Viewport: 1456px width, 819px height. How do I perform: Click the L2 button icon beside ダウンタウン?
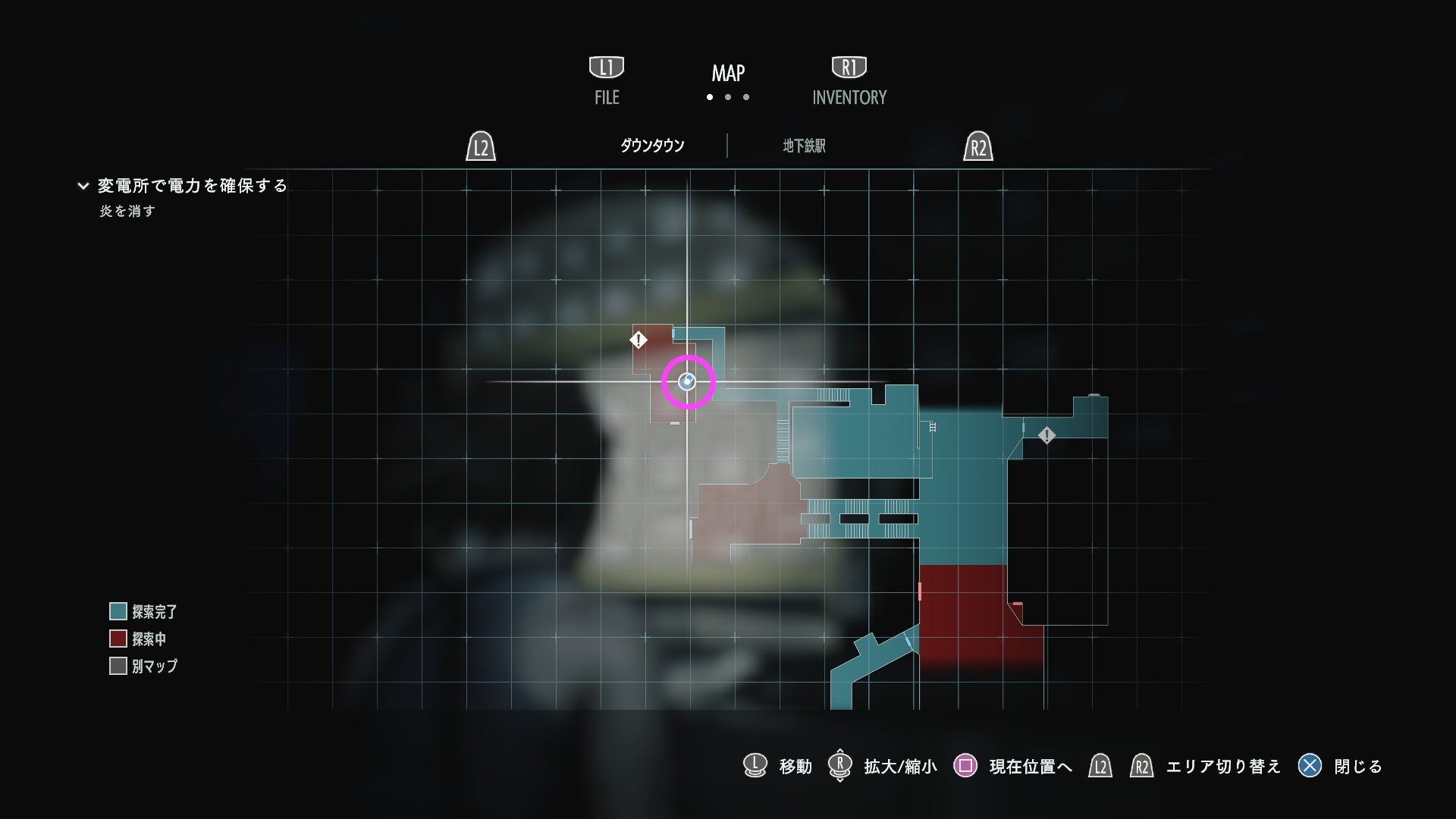coord(480,148)
